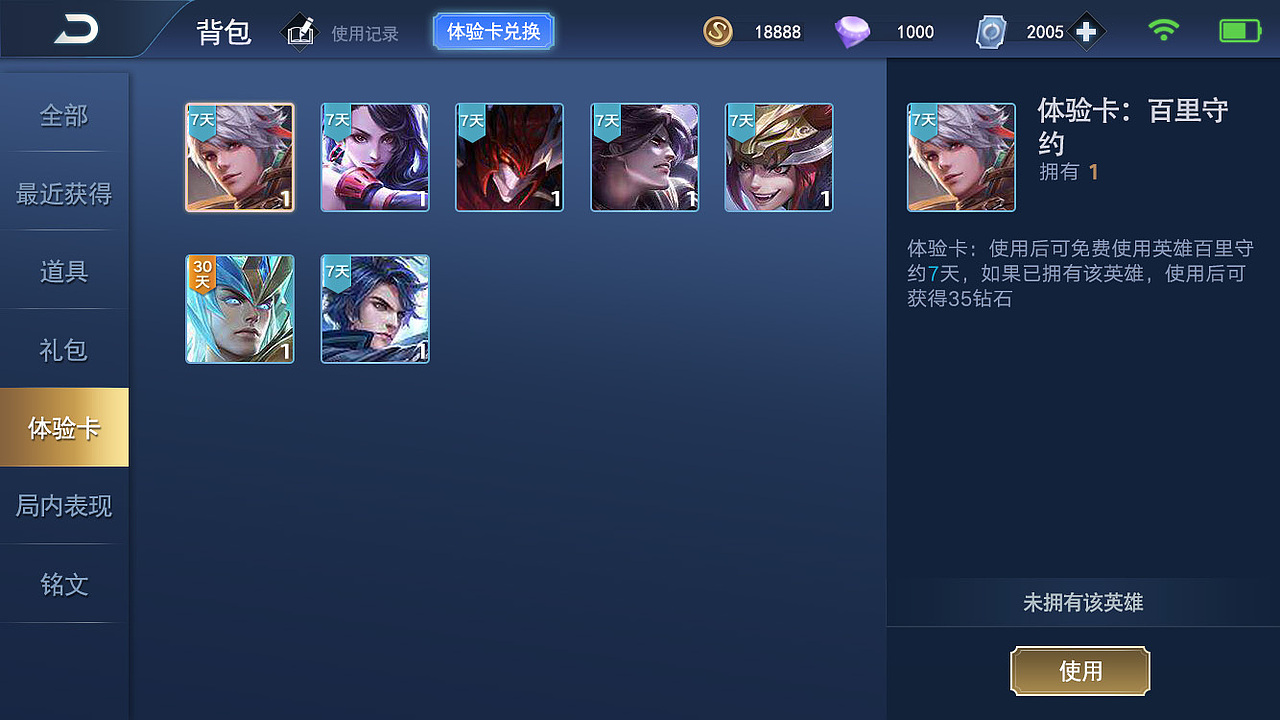The image size is (1280, 720).
Task: Tap the plus icon to add vouchers
Action: pyautogui.click(x=1085, y=31)
